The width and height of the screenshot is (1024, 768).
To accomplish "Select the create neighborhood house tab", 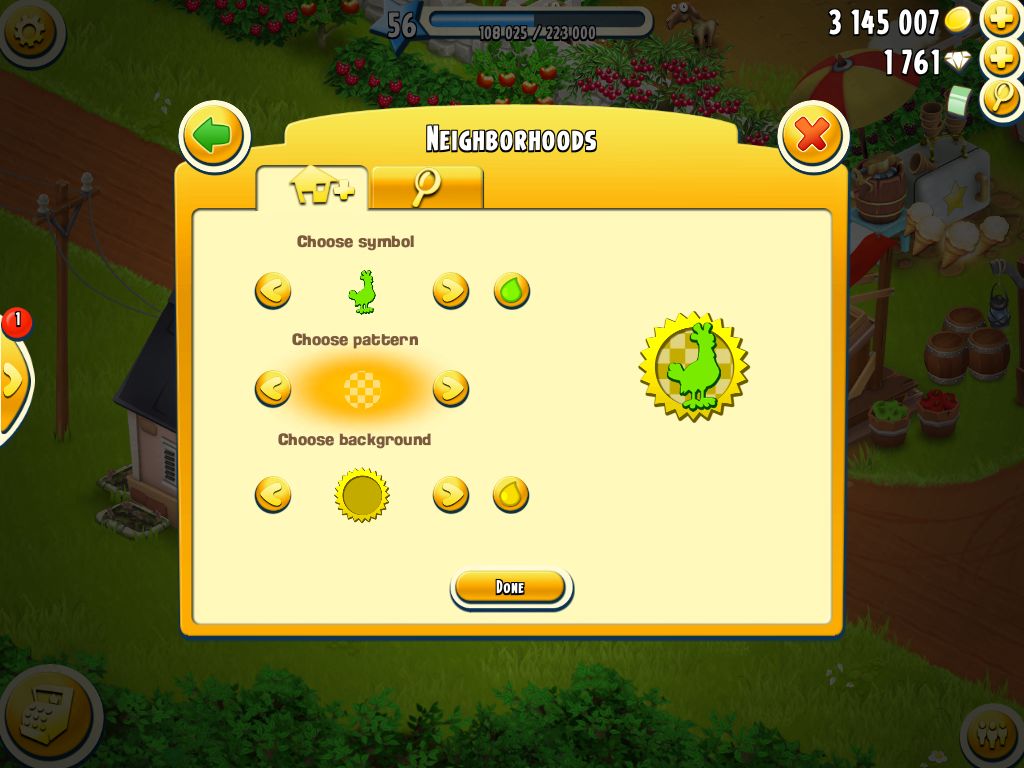I will (313, 188).
